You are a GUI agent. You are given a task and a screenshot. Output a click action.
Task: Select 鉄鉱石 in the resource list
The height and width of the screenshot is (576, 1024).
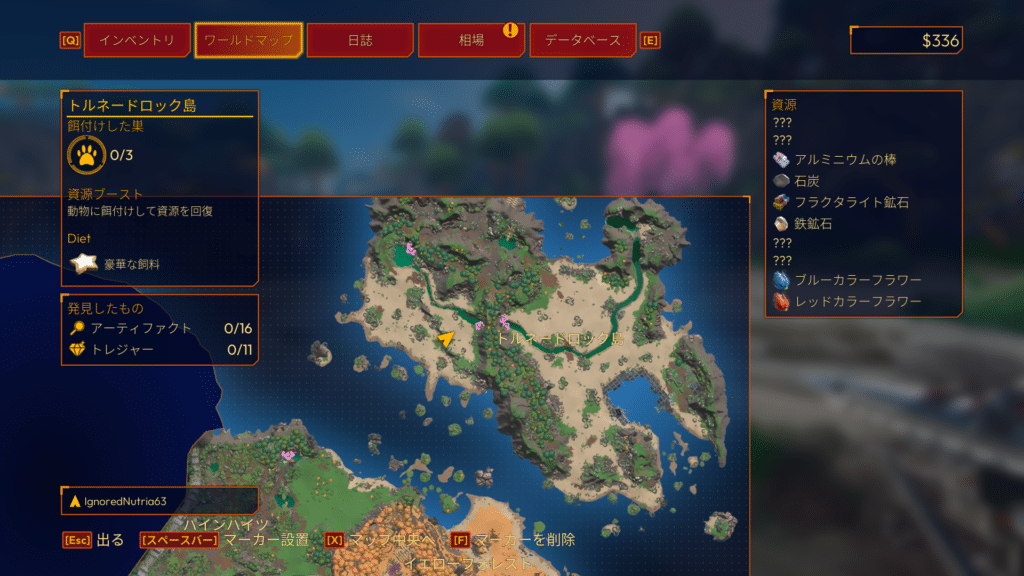pos(812,224)
